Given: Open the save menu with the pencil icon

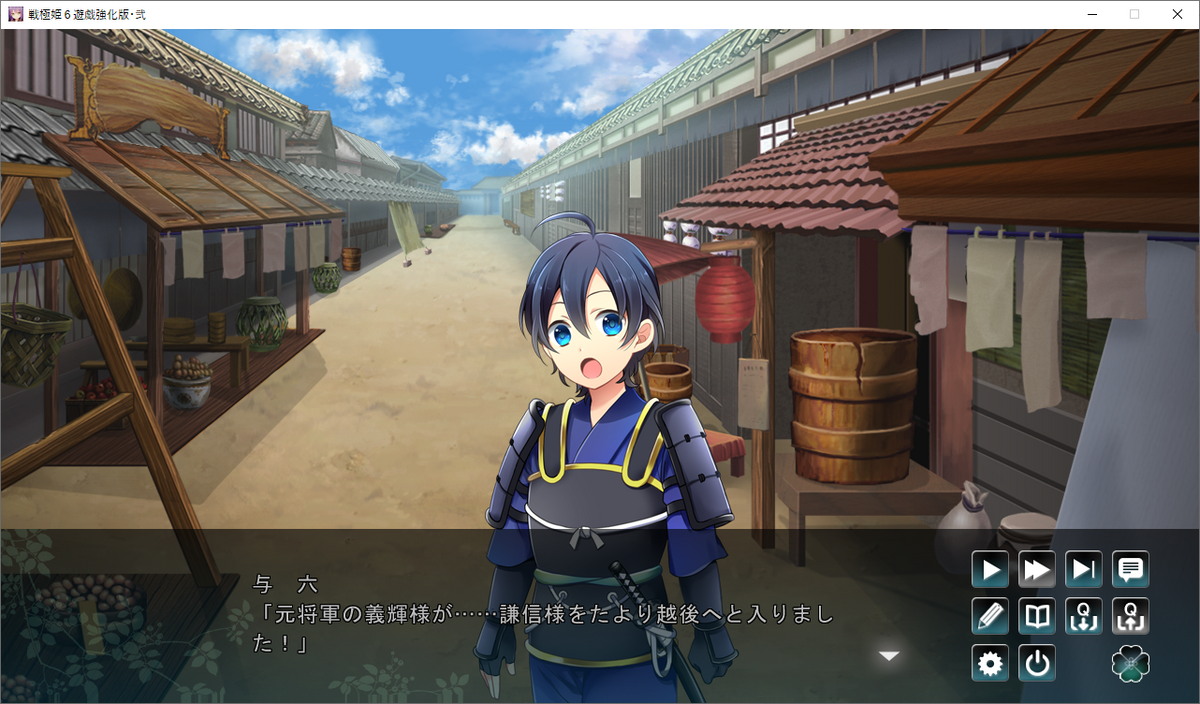Looking at the screenshot, I should pos(990,616).
